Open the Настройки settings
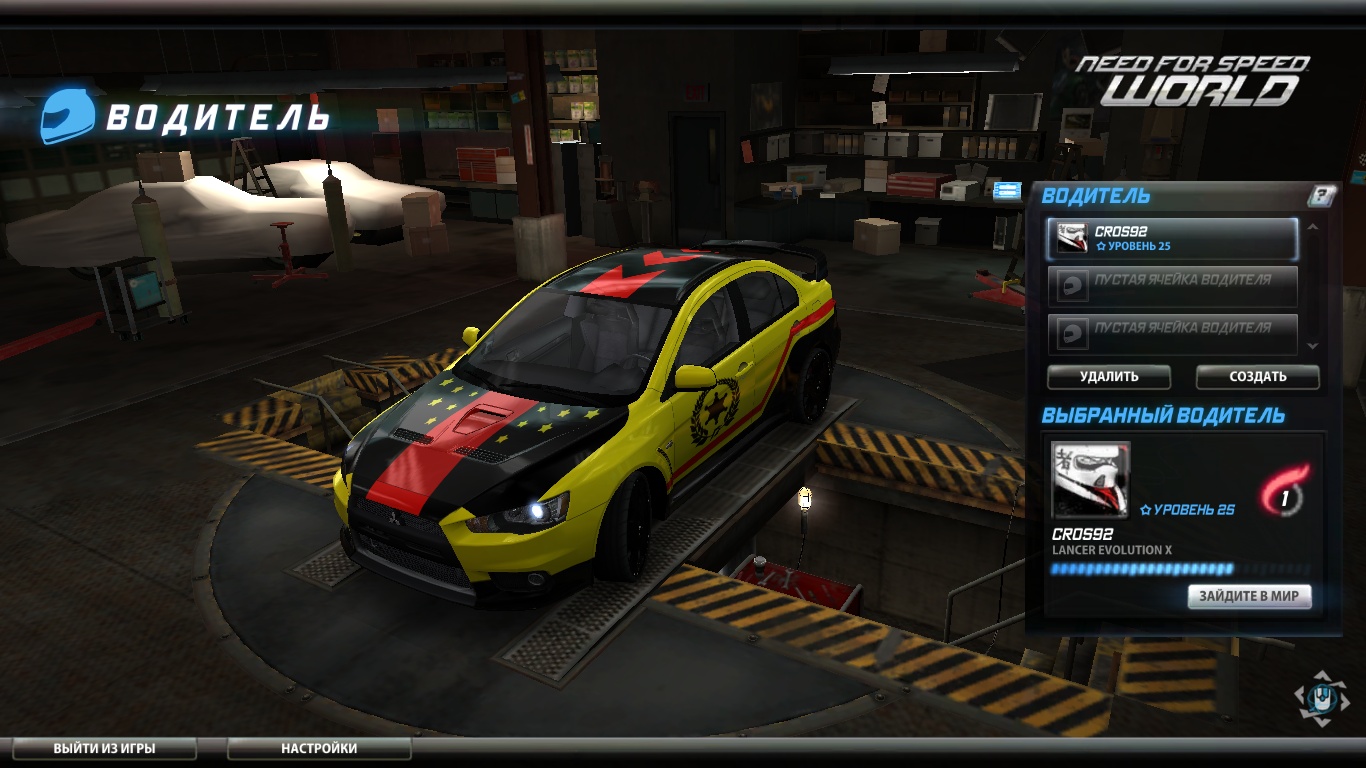This screenshot has width=1366, height=768. [x=319, y=748]
